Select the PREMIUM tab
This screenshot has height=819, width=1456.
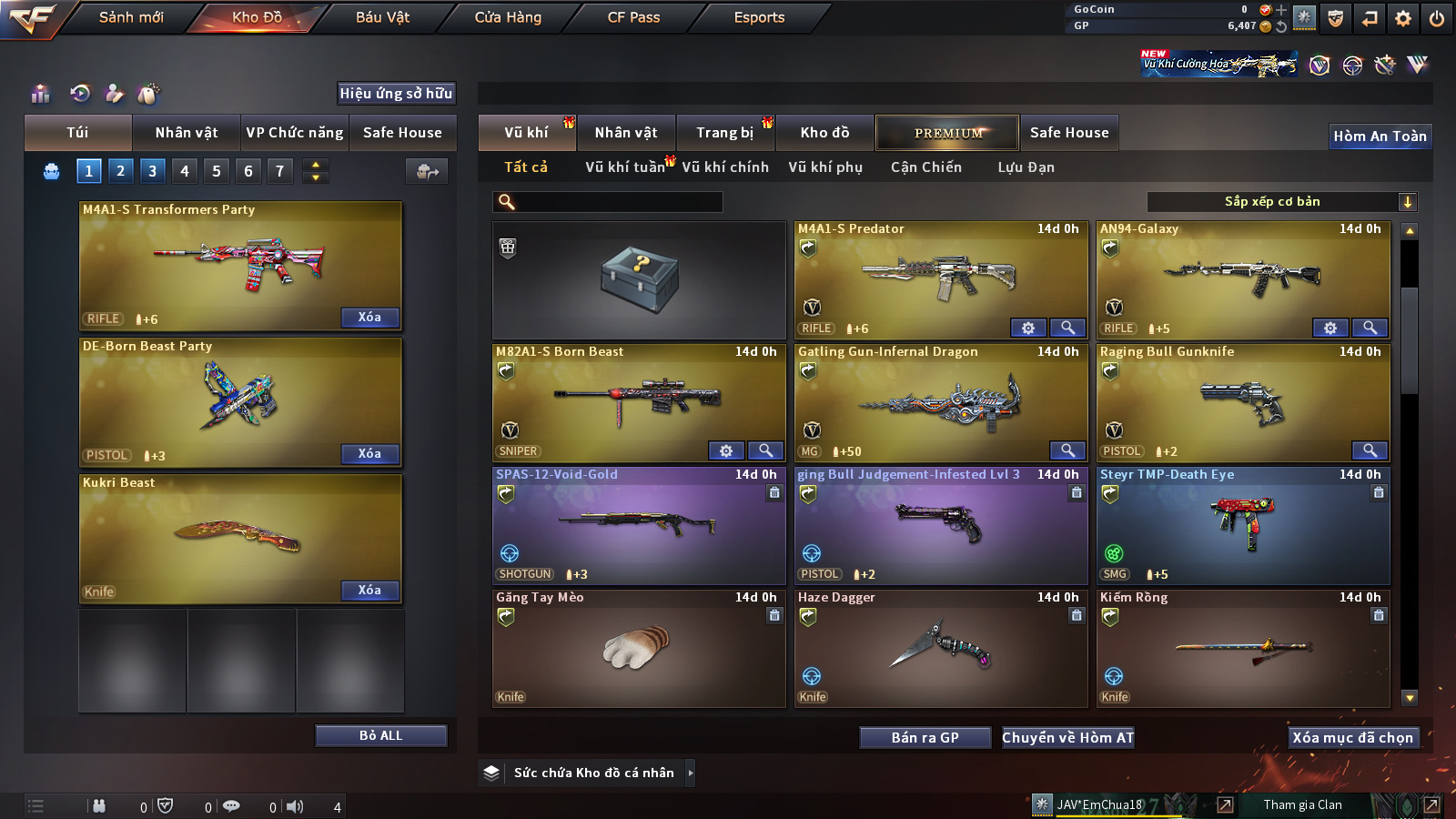click(947, 133)
